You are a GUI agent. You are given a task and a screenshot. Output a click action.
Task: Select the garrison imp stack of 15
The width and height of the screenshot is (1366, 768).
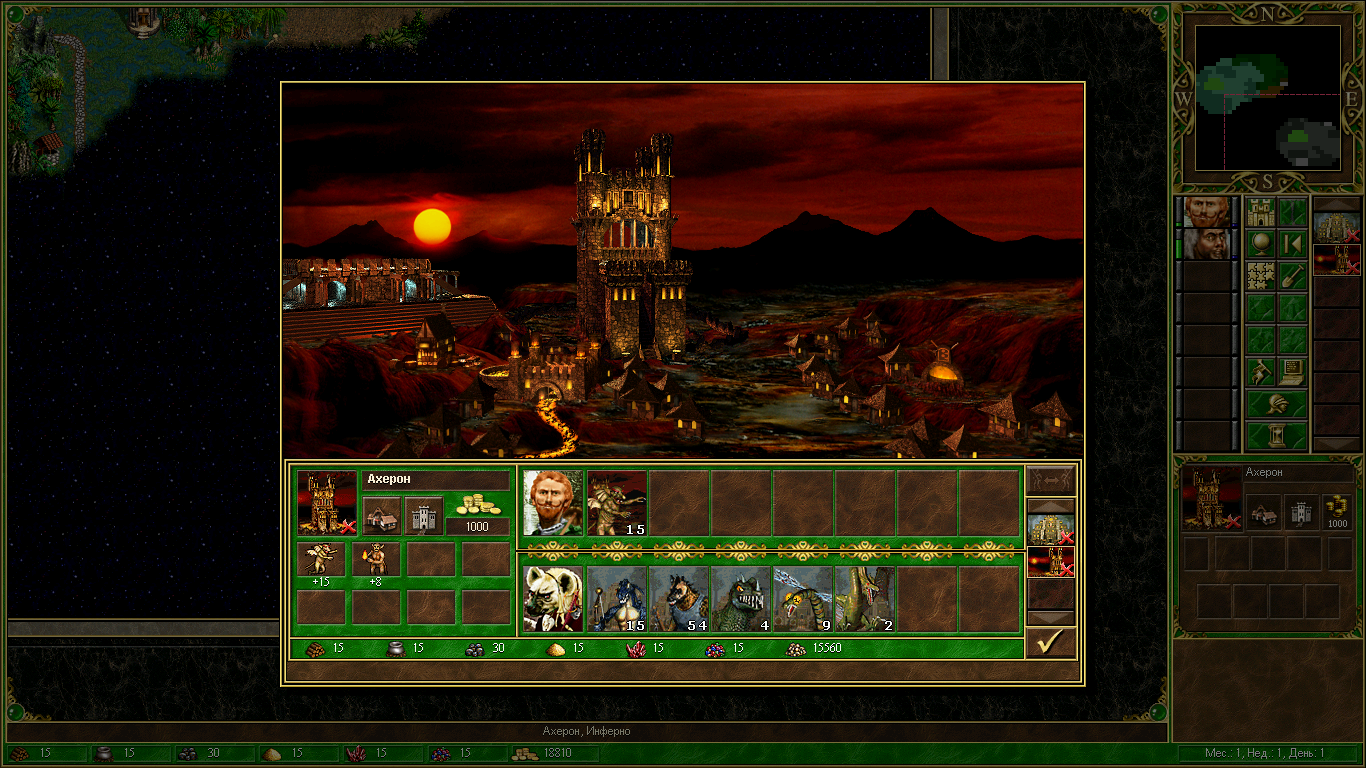click(x=616, y=503)
